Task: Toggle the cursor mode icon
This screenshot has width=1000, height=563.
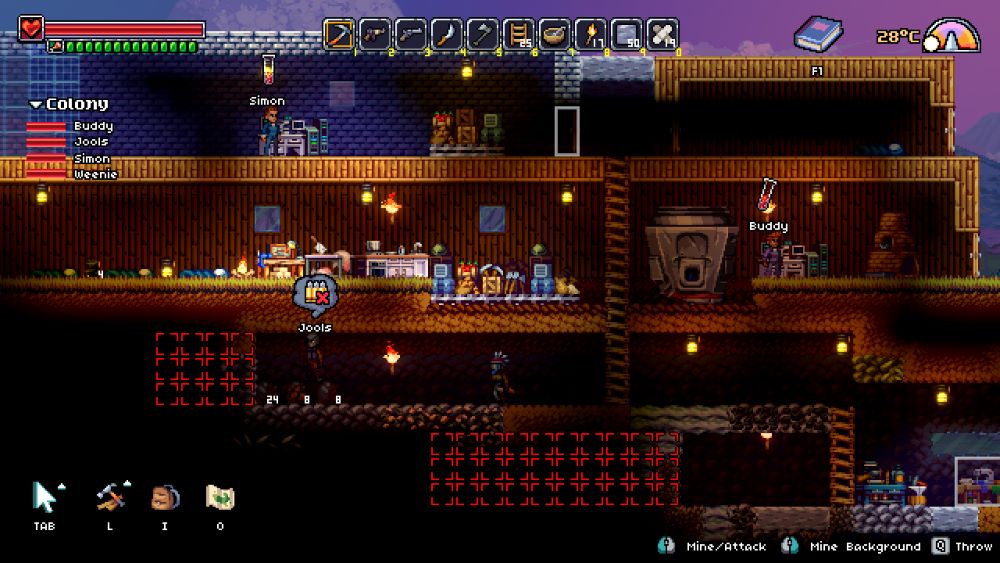Action: [46, 497]
